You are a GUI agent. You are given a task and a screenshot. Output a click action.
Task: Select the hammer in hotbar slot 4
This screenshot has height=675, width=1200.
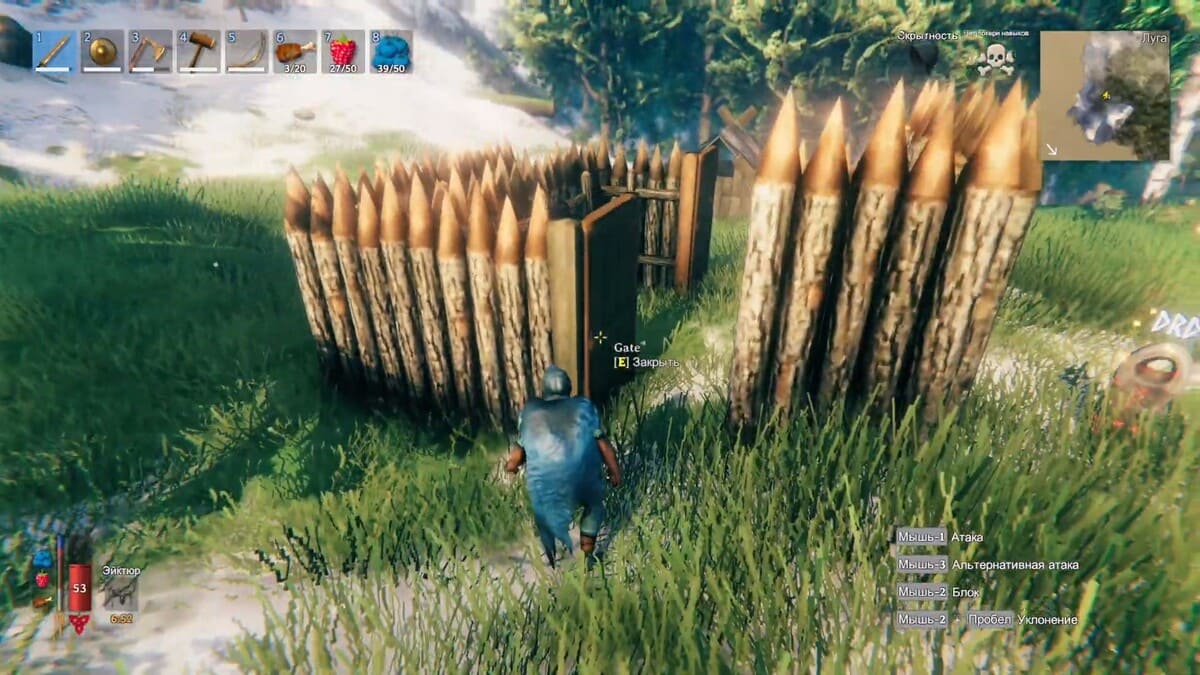click(x=199, y=51)
